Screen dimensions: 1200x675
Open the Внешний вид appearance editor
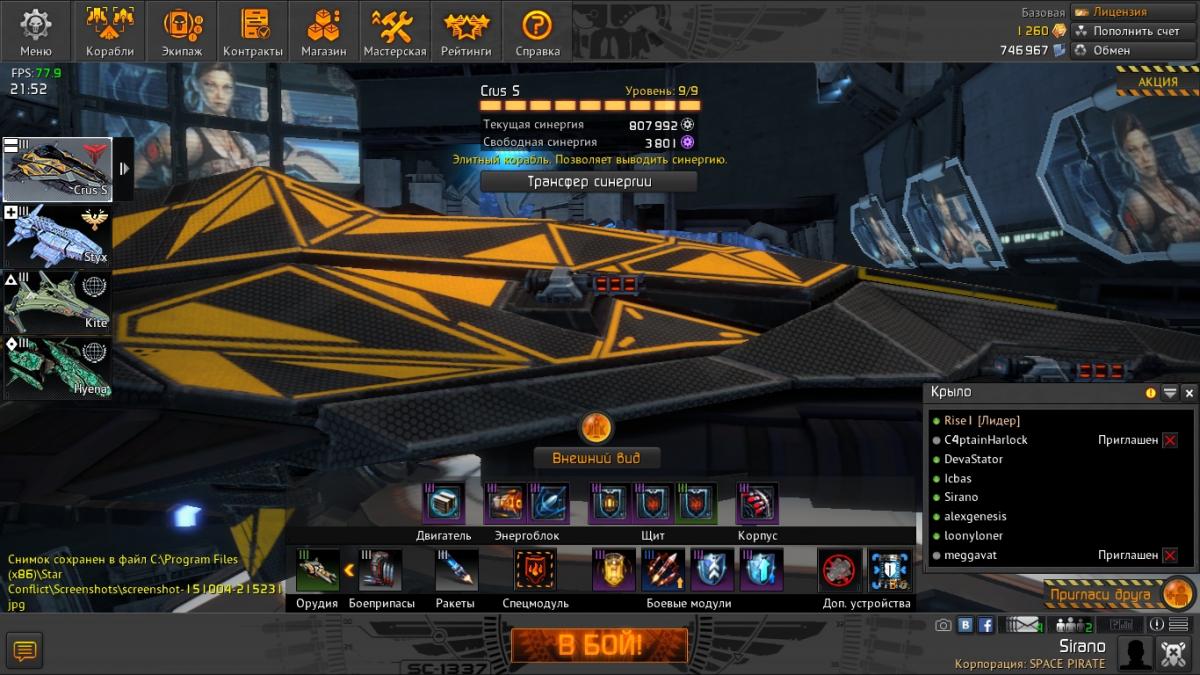[x=596, y=458]
